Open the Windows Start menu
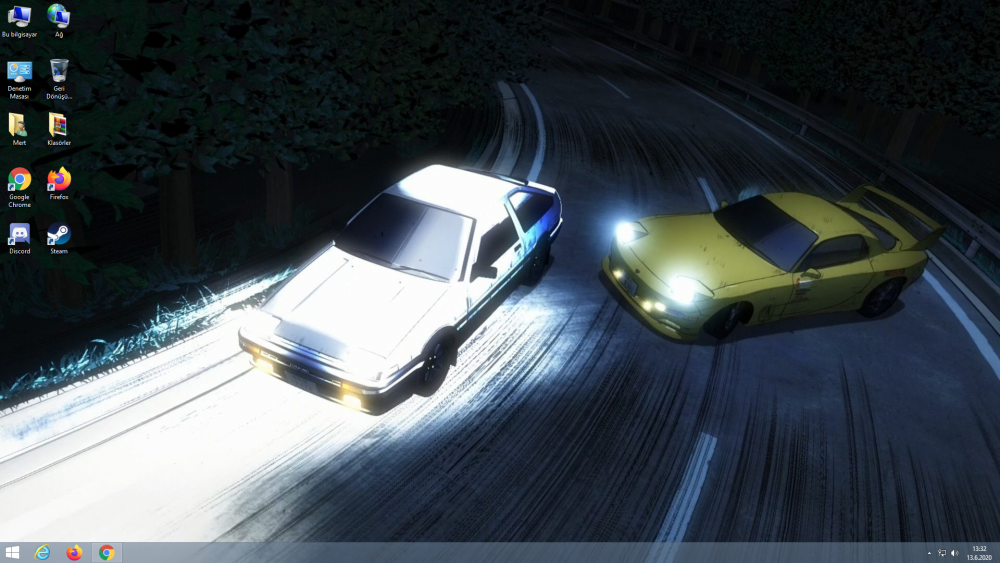The width and height of the screenshot is (1000, 563). tap(12, 552)
